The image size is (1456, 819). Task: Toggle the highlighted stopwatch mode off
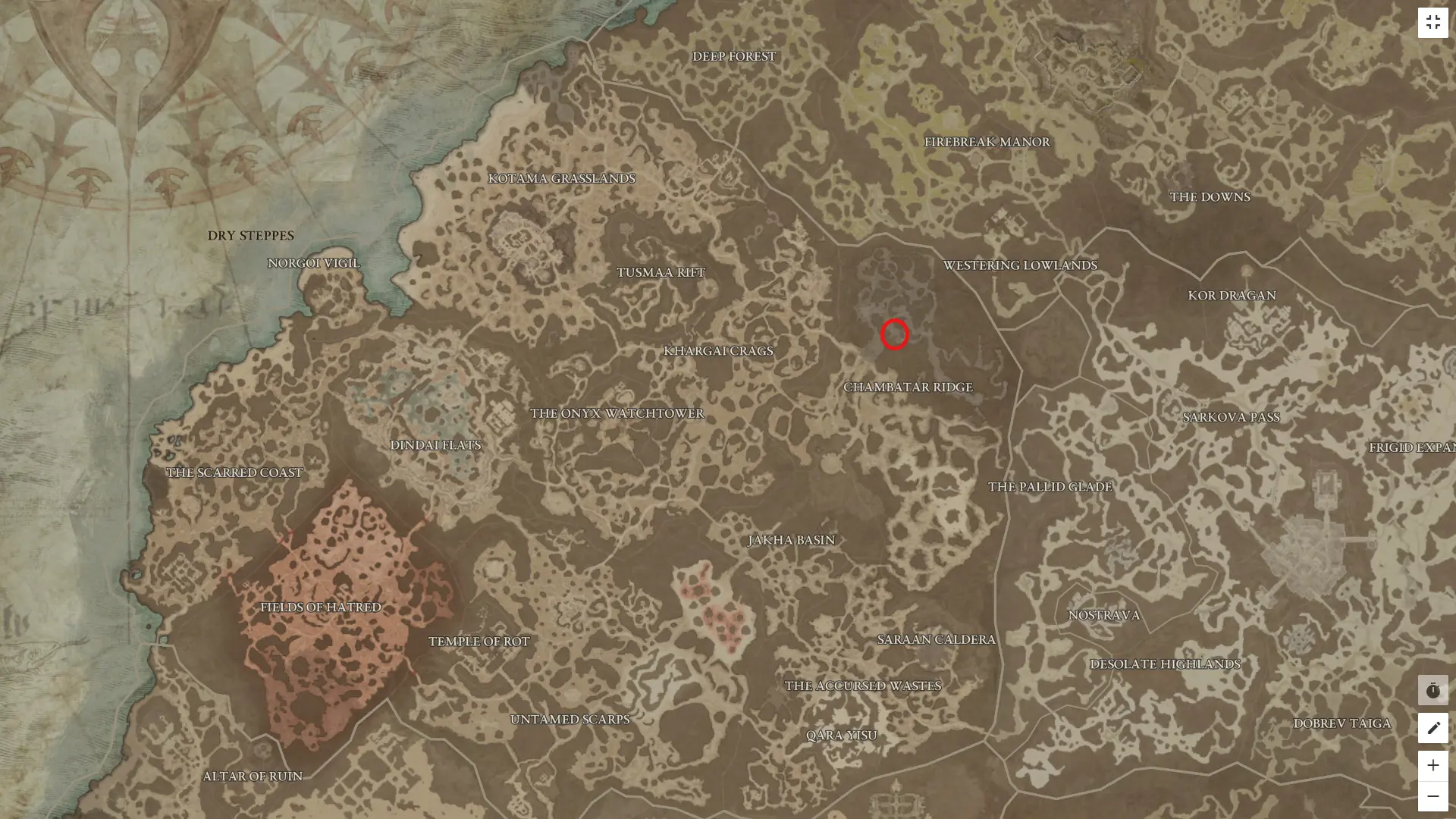(x=1433, y=690)
